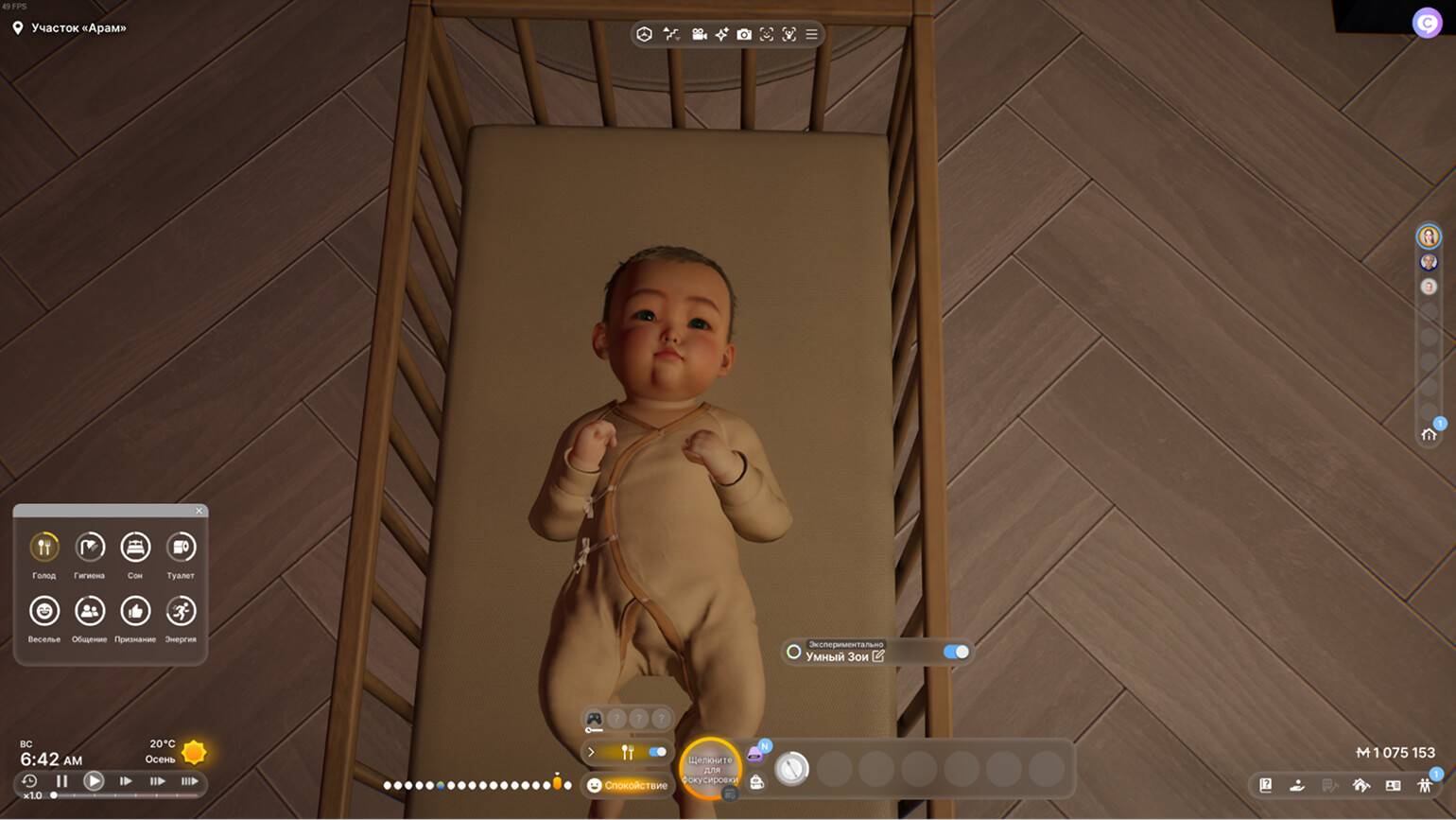Toggle the Умный Зои switch

point(956,652)
